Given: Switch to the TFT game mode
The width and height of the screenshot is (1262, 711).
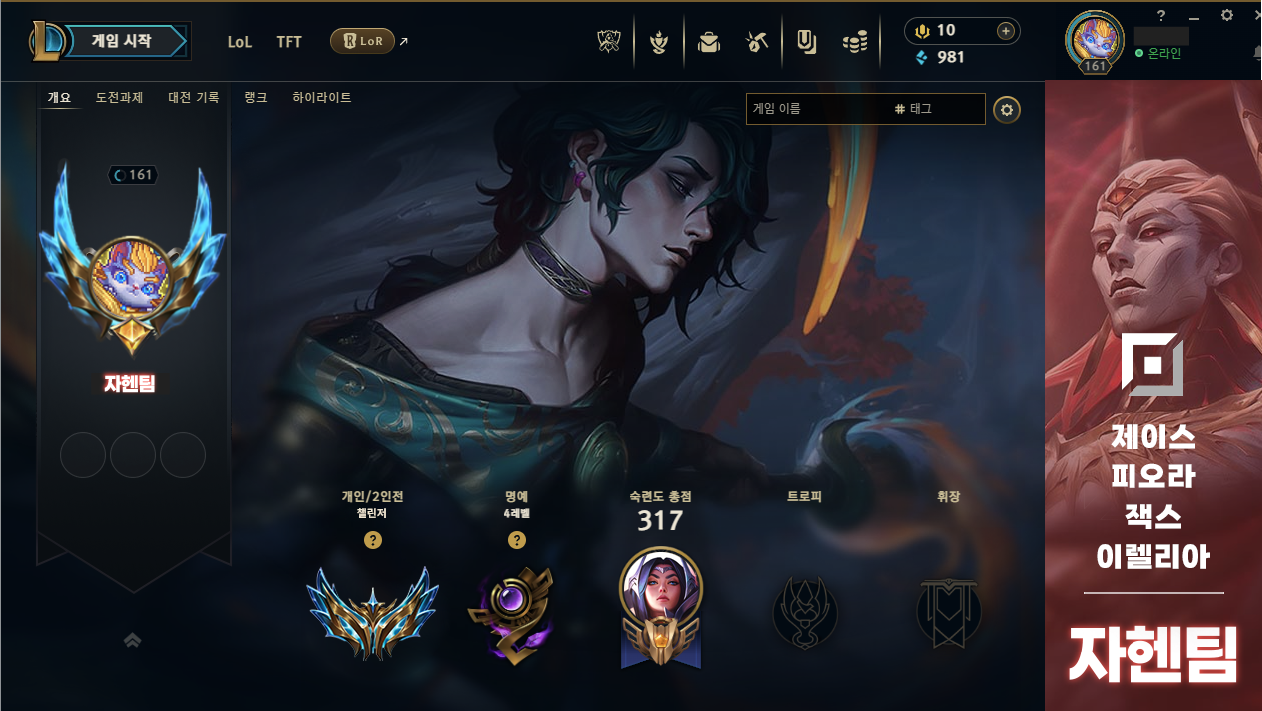Looking at the screenshot, I should (x=289, y=42).
